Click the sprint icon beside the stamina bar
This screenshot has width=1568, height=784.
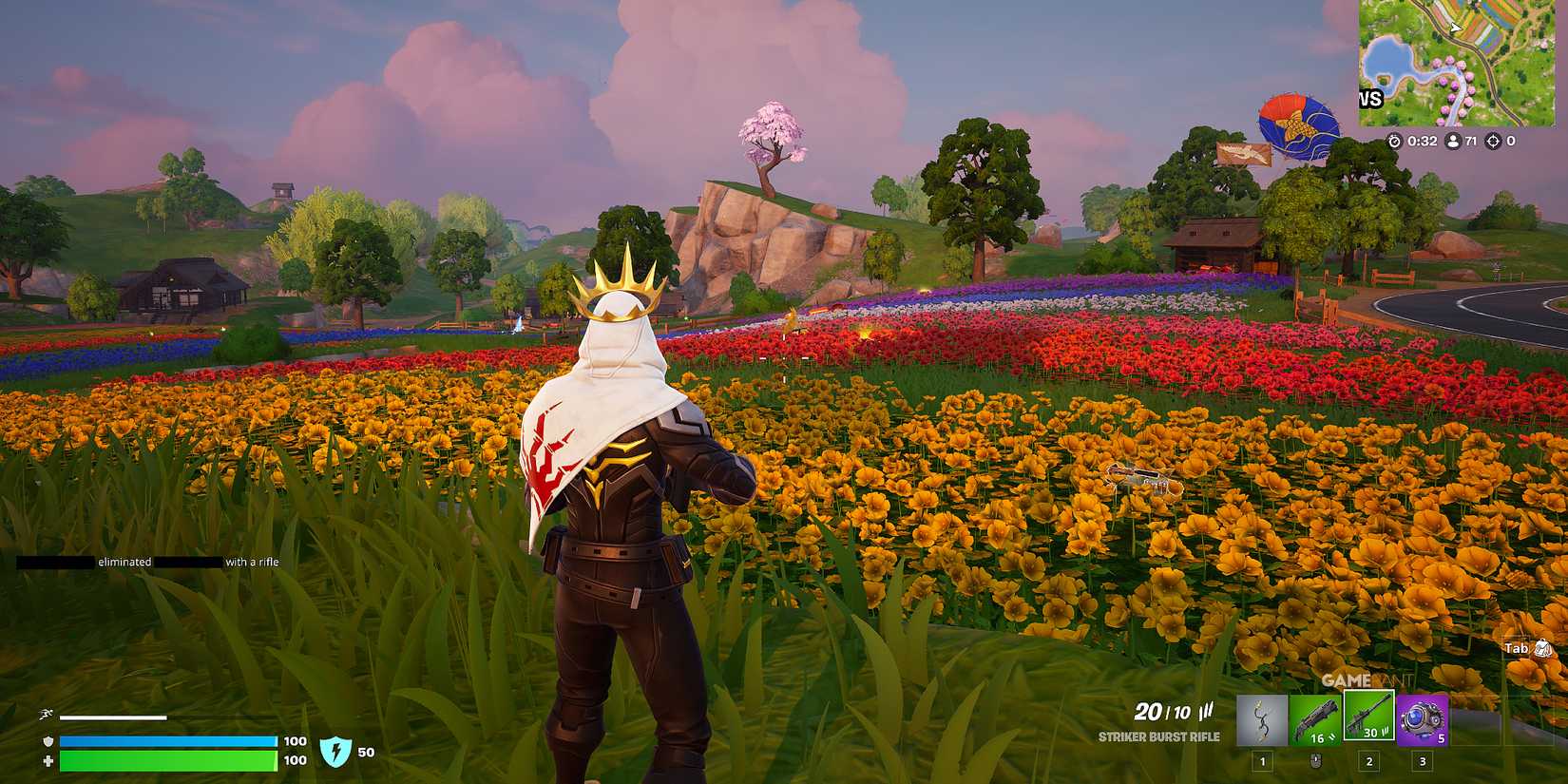pos(44,713)
